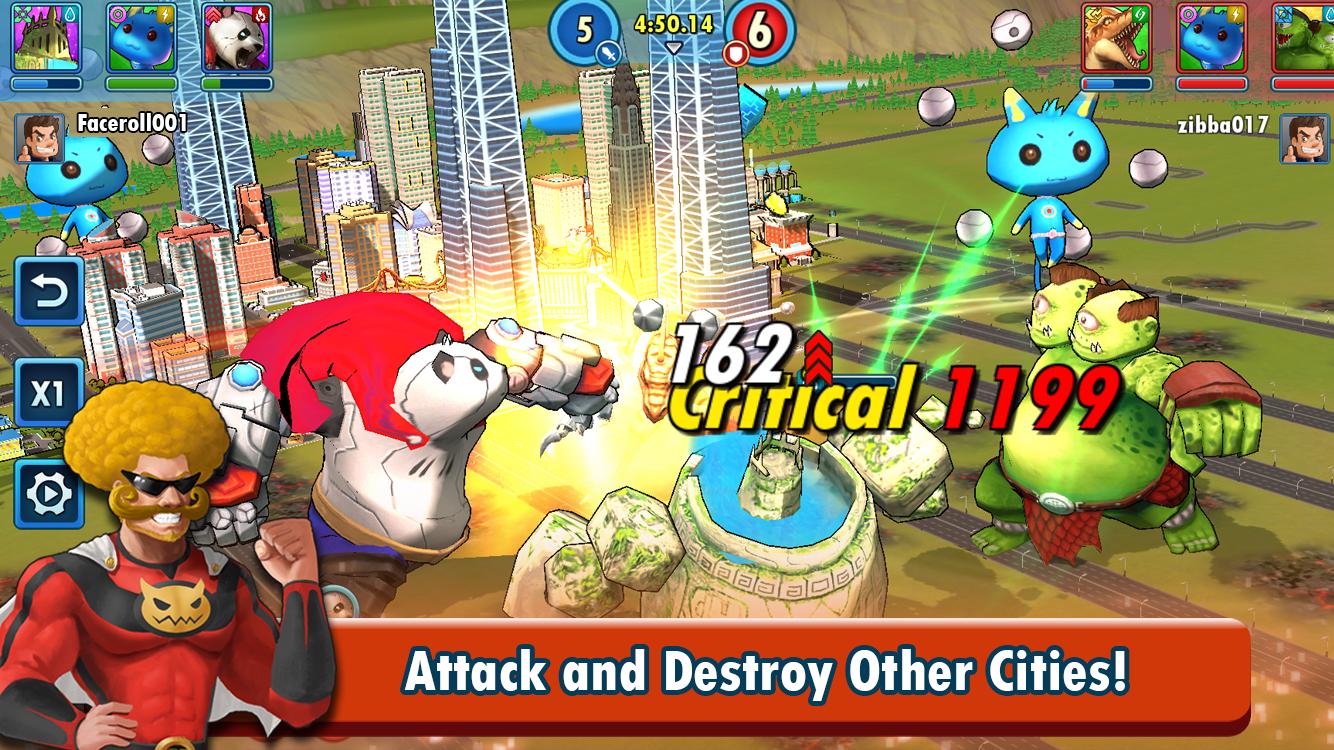Image resolution: width=1334 pixels, height=750 pixels.
Task: Open zibba017's player avatar
Action: tap(1305, 140)
